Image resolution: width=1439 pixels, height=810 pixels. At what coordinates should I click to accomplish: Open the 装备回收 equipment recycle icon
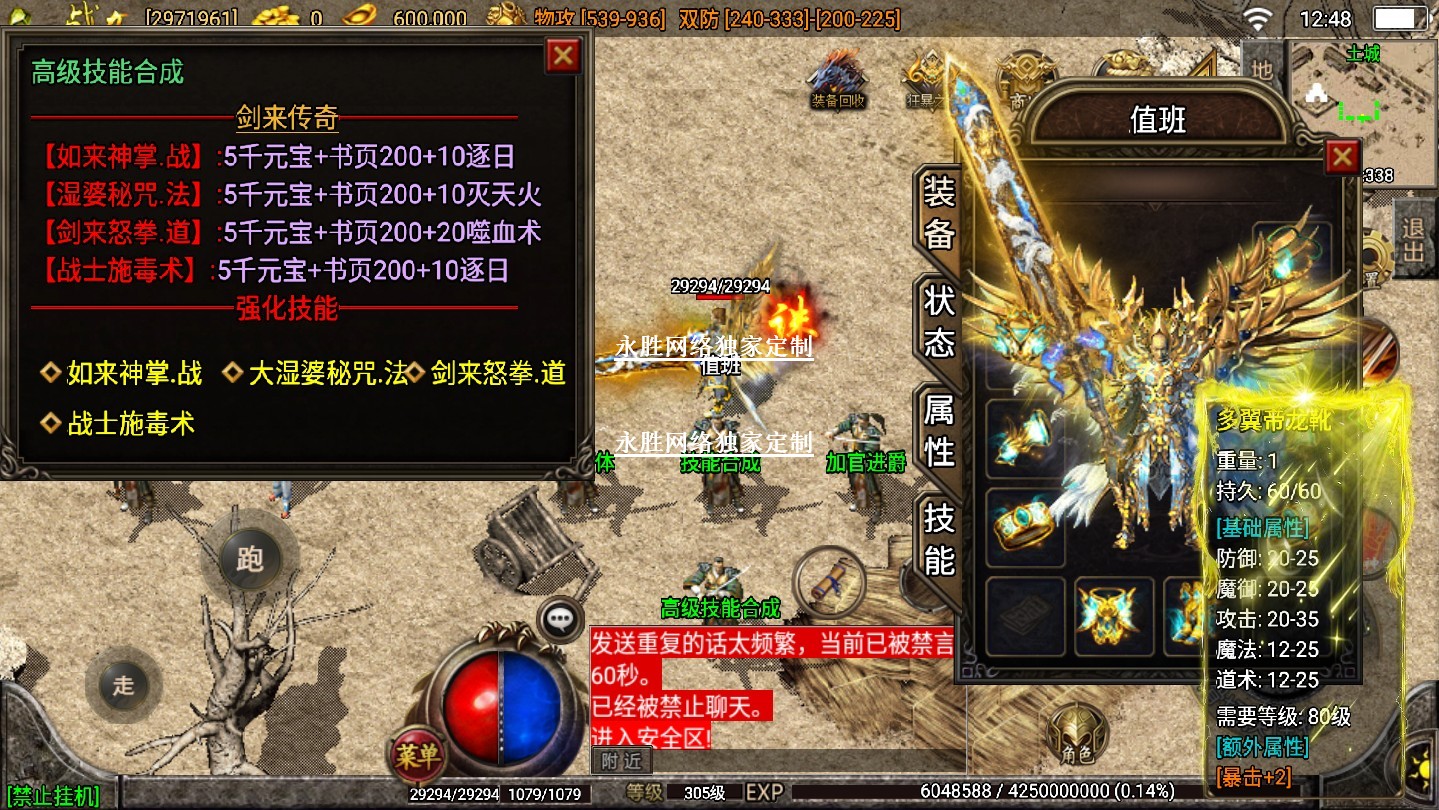pos(838,80)
